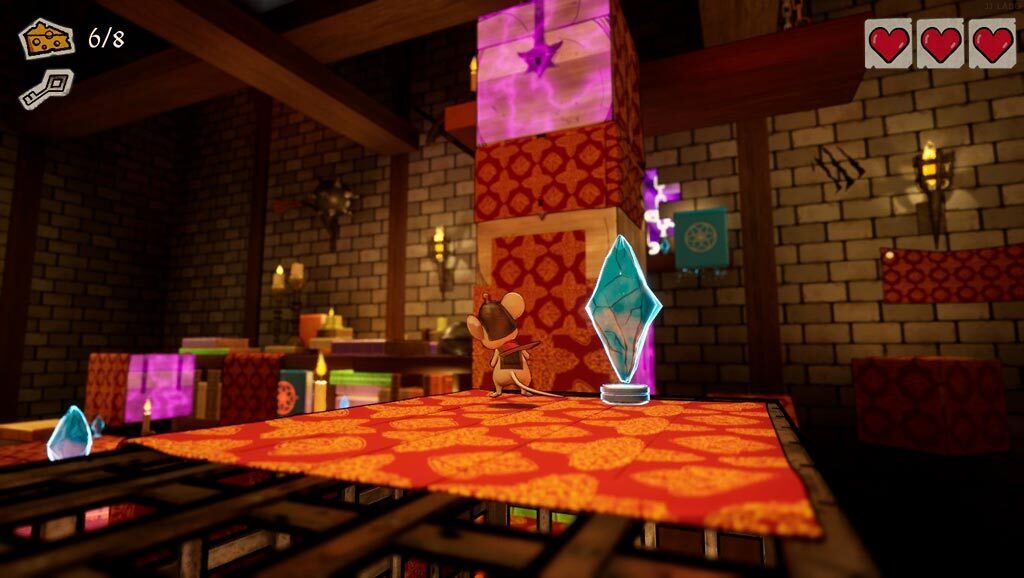Select the key icon in the HUD
Viewport: 1024px width, 578px height.
coord(45,88)
